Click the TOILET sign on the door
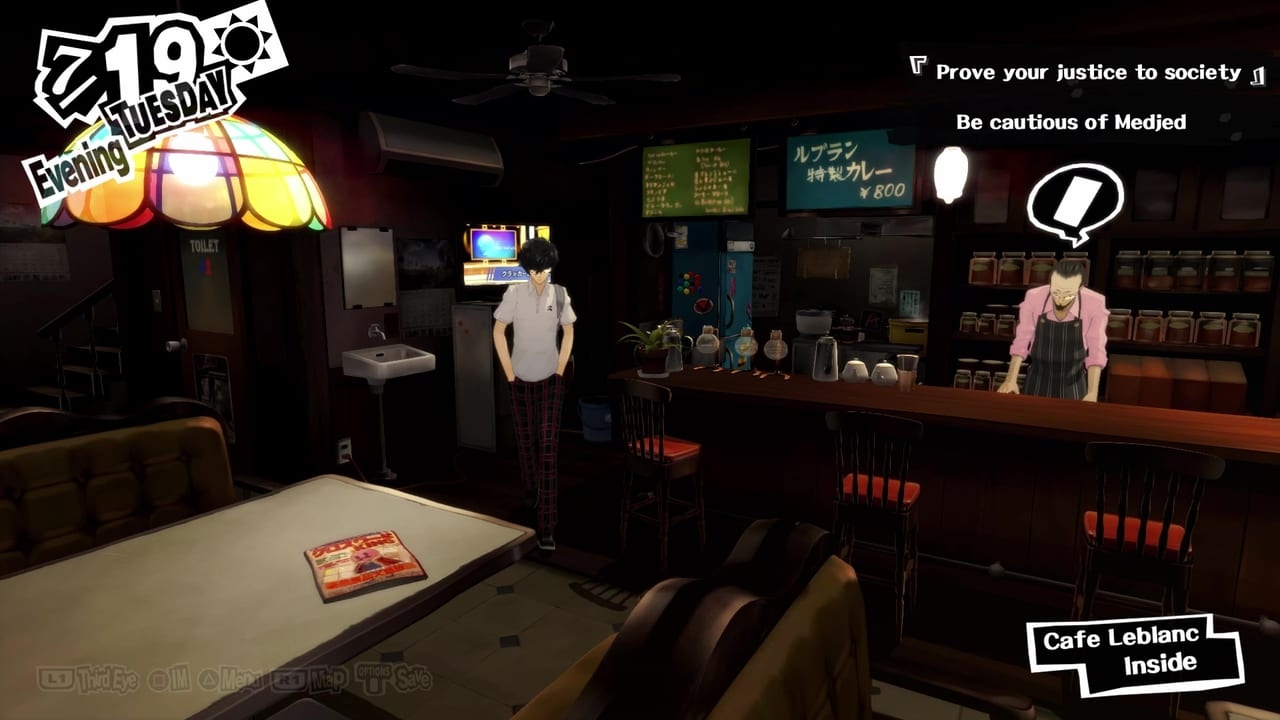The image size is (1280, 720). [x=205, y=247]
